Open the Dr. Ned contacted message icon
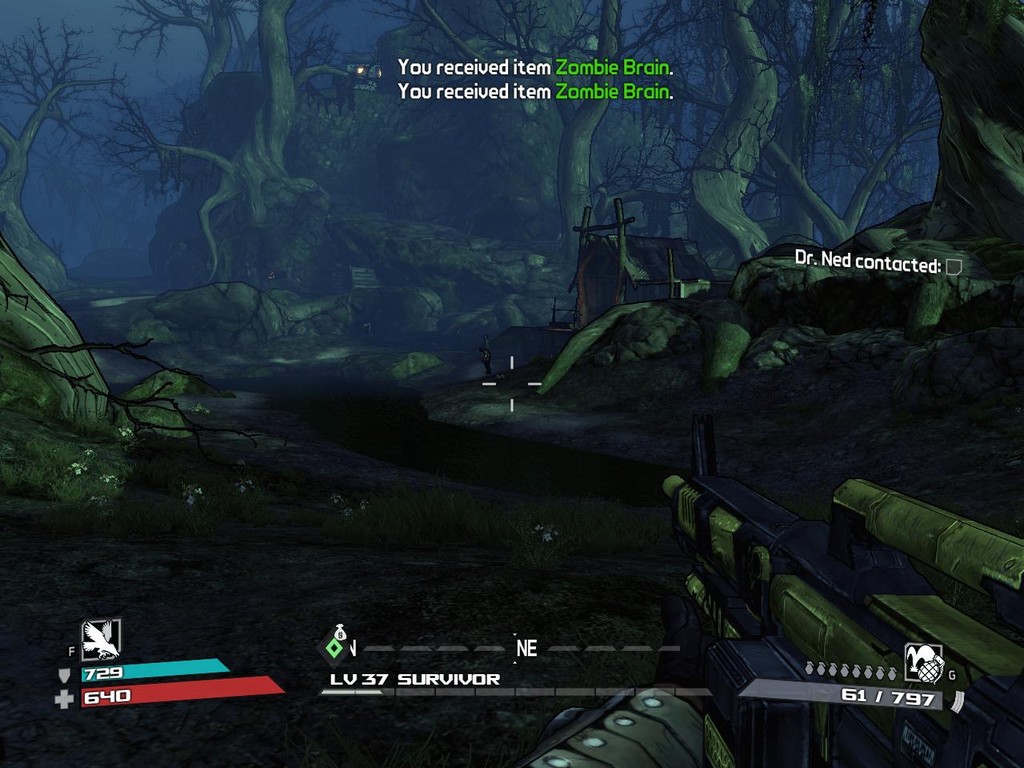The height and width of the screenshot is (768, 1024). pyautogui.click(x=954, y=266)
